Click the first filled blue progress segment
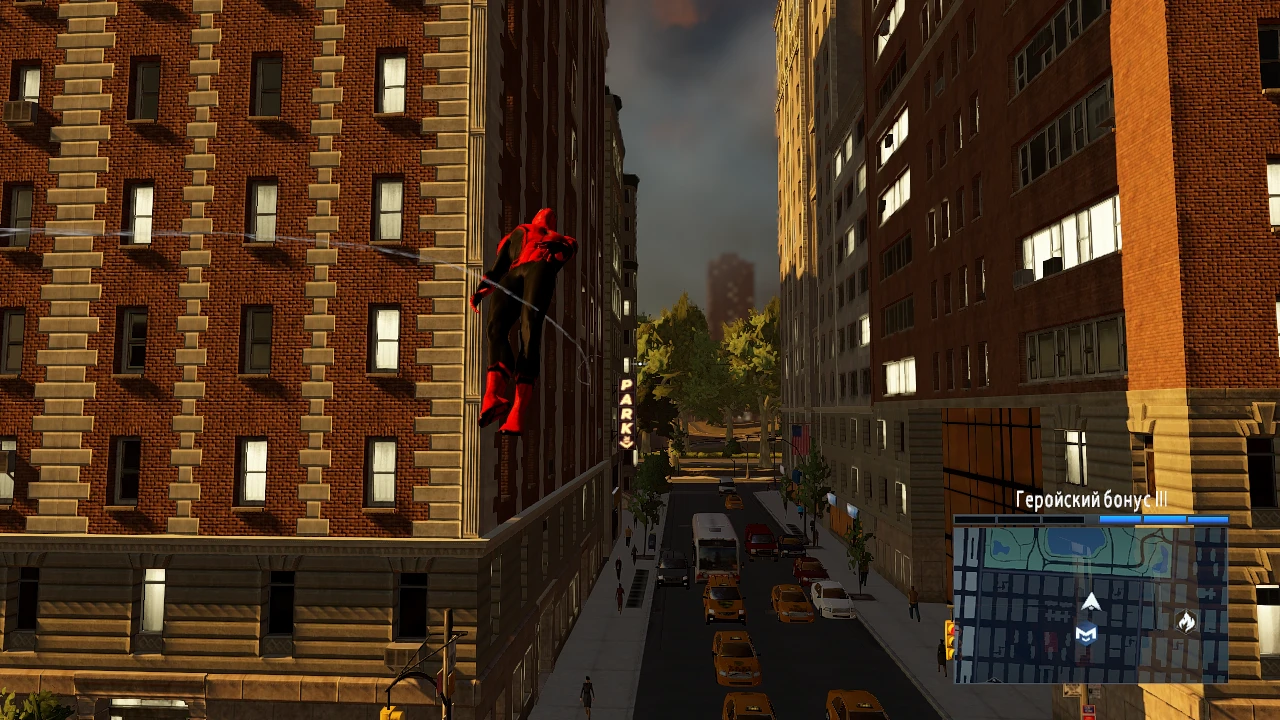This screenshot has width=1280, height=720. tap(1120, 518)
